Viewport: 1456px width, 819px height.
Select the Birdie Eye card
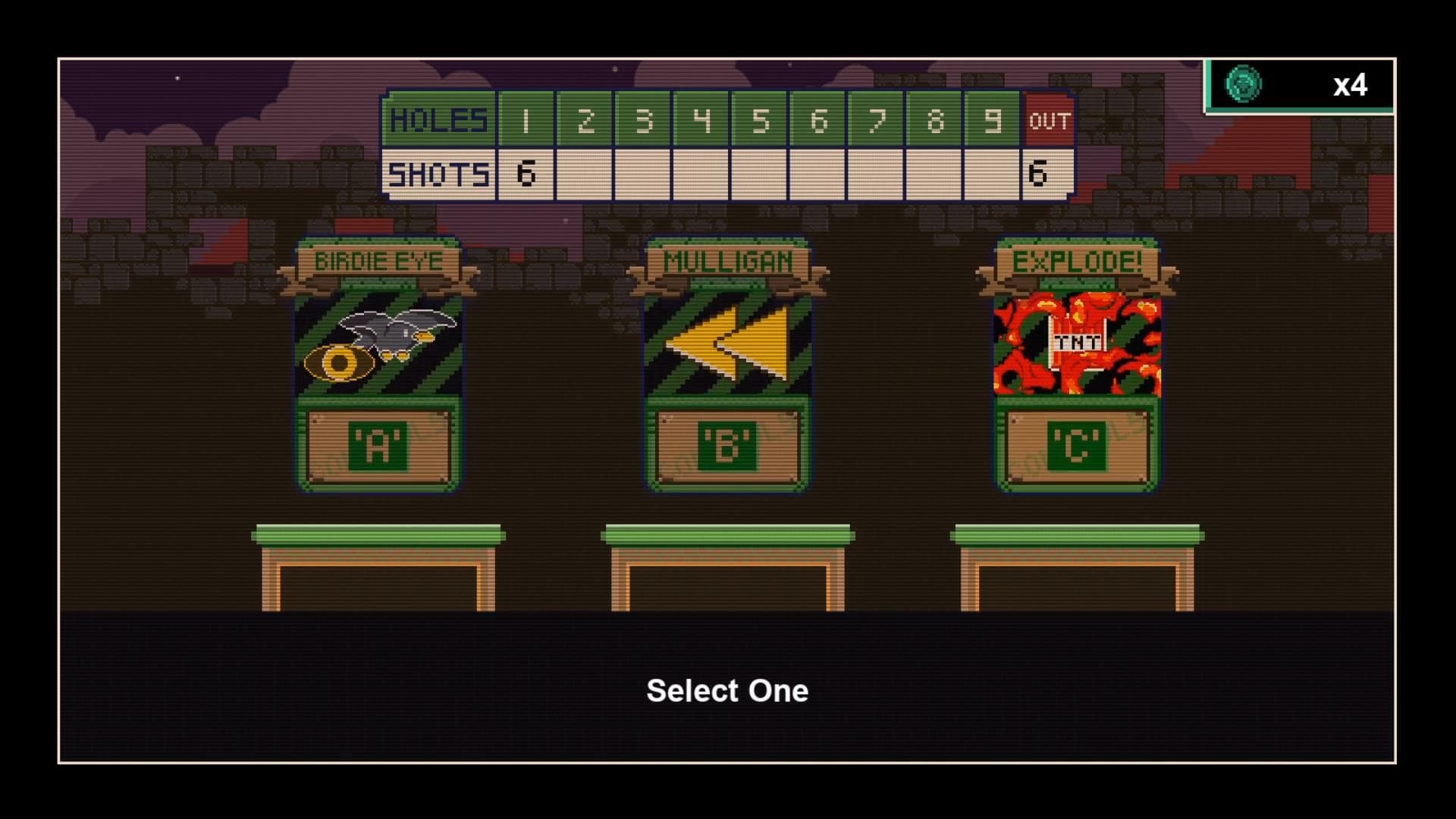(x=377, y=364)
